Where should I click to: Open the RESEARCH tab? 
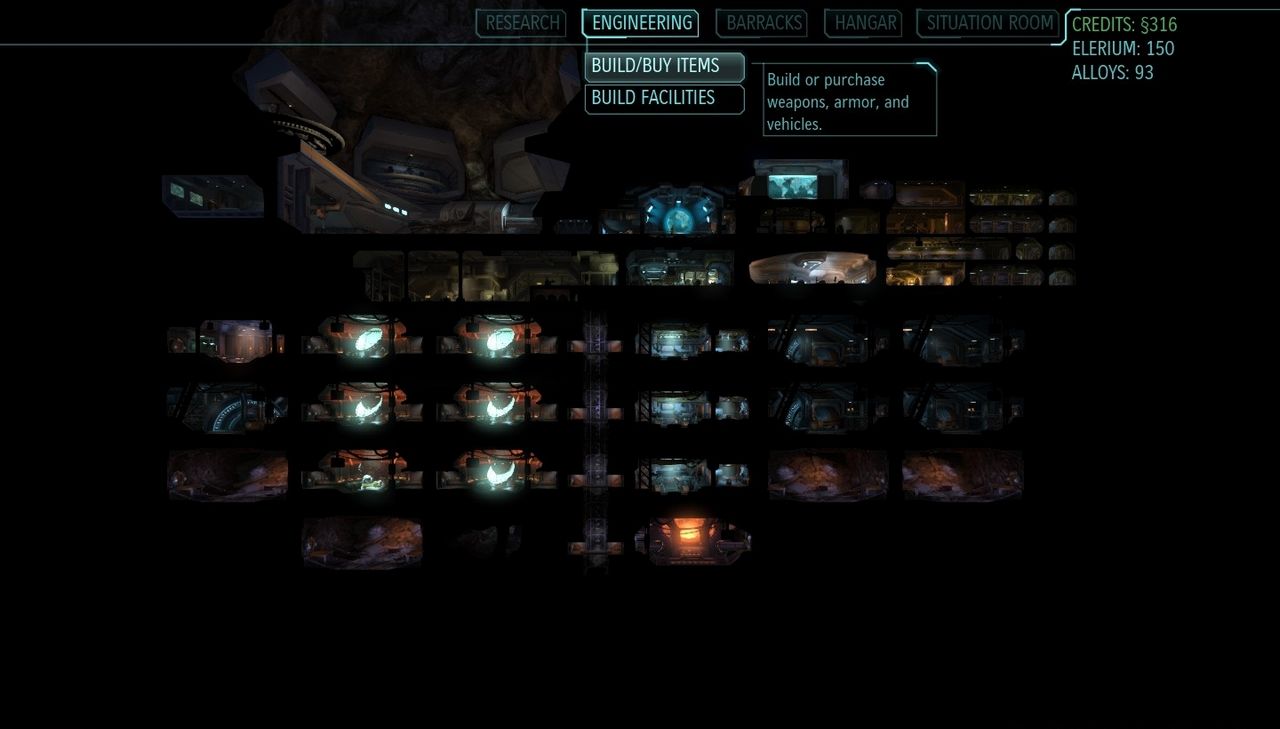click(520, 23)
